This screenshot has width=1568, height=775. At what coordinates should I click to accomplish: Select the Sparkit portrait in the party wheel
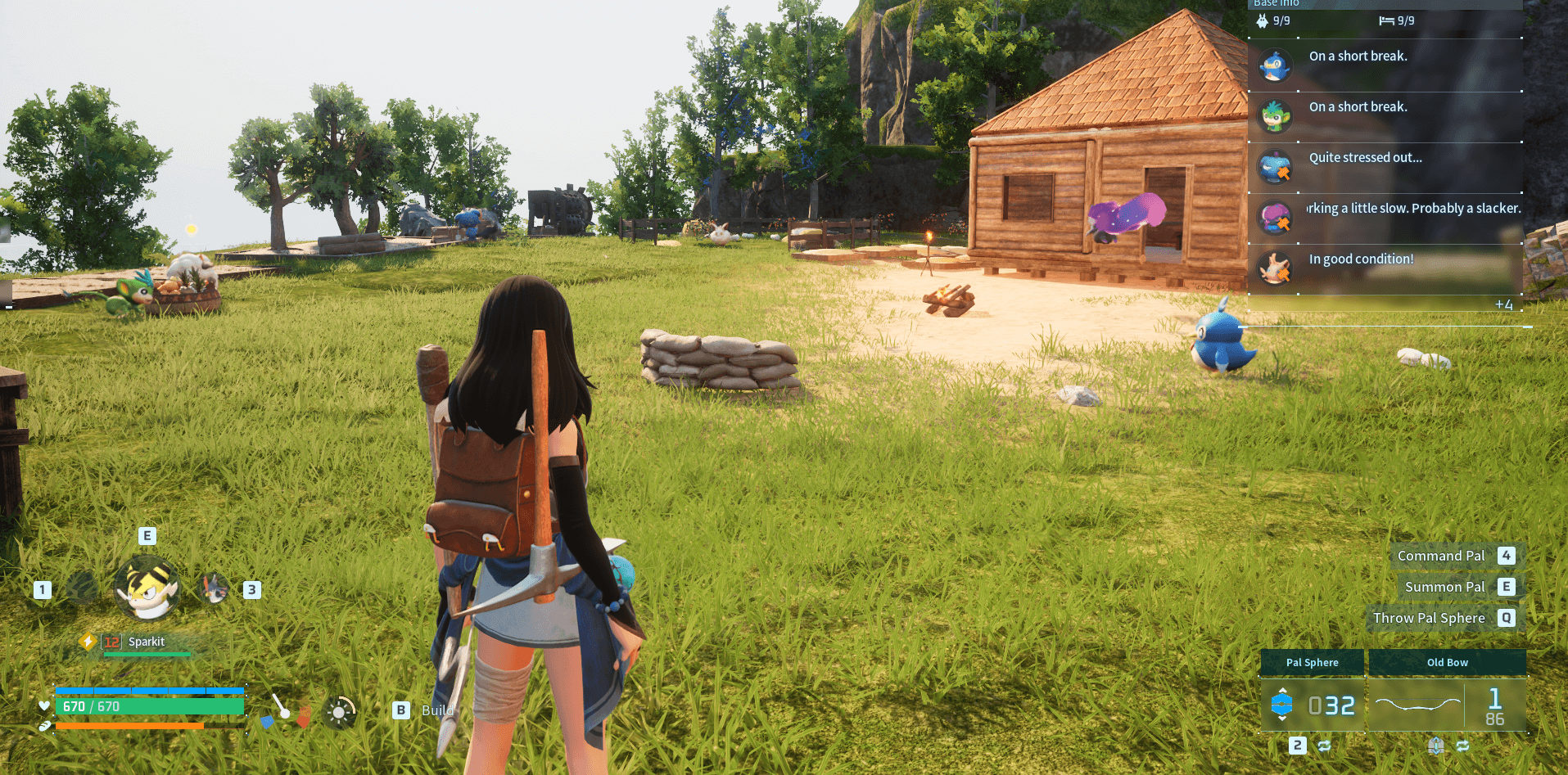coord(147,588)
